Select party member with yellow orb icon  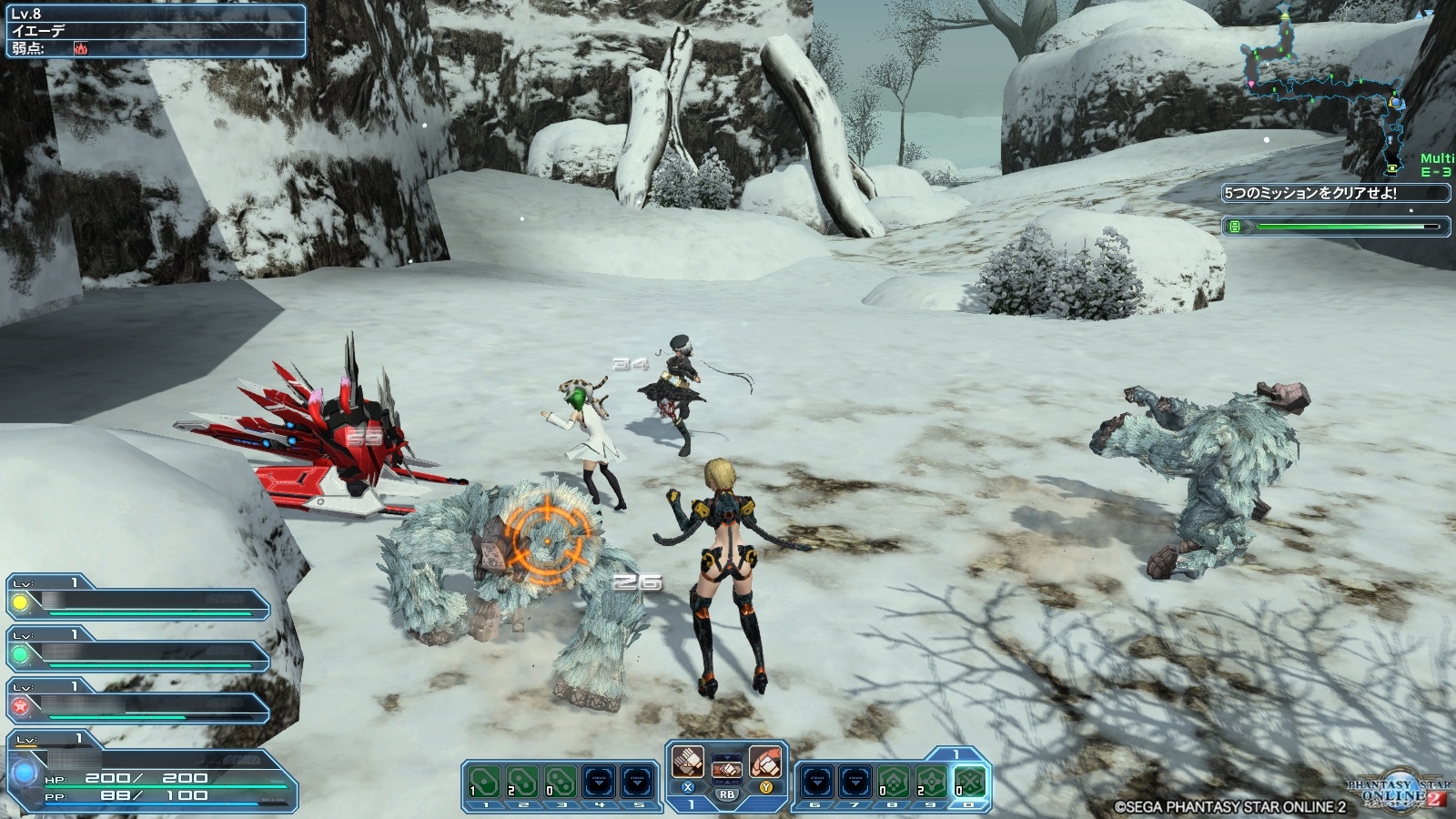(x=136, y=601)
